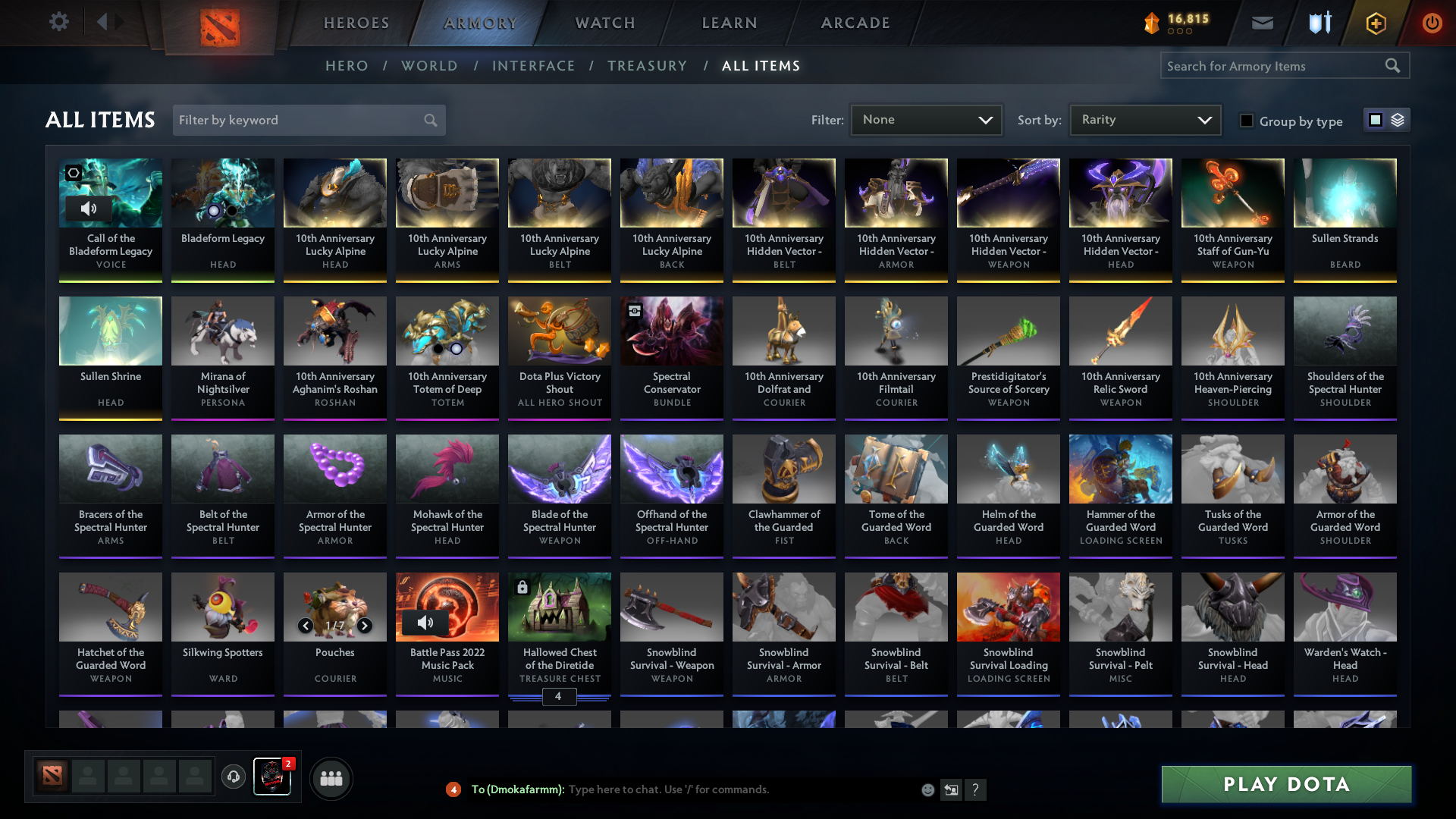1456x819 pixels.
Task: Advance the Pouches courier style with the right arrow
Action: point(363,625)
